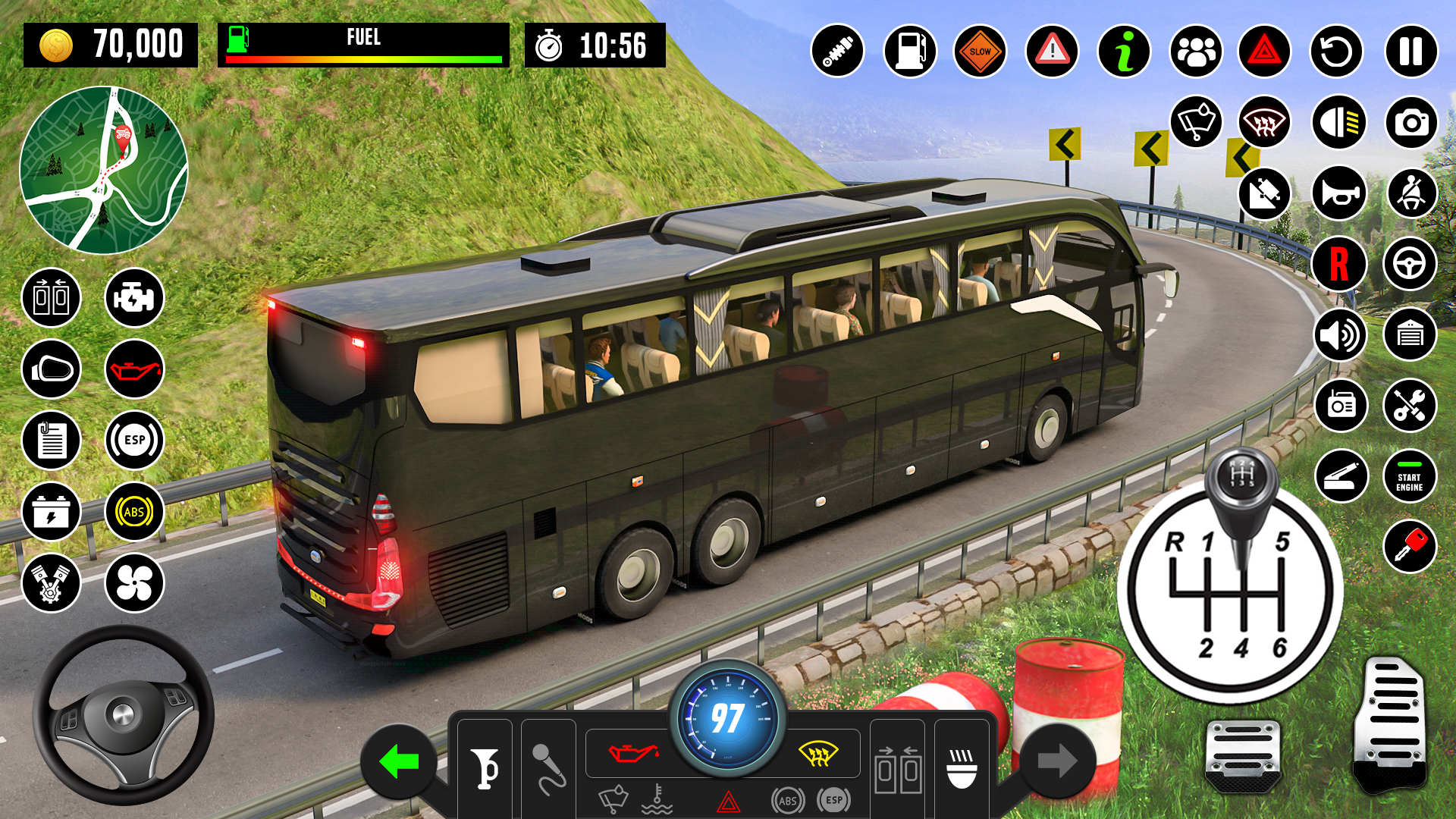Activate the orange SLOW sign button
Screen dimensions: 1456x819
point(980,52)
